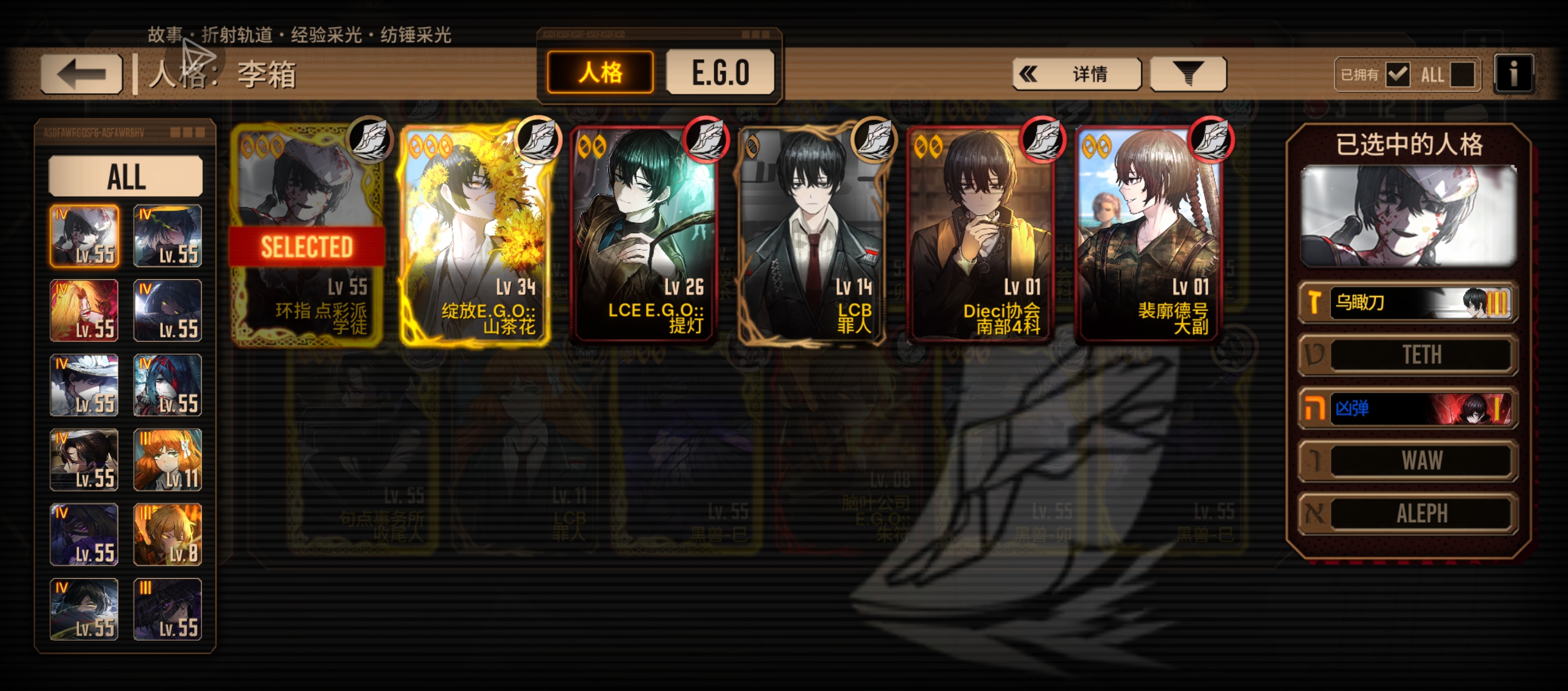Select the Dieci协会 南部4科 card
The image size is (1568, 691).
(x=981, y=235)
